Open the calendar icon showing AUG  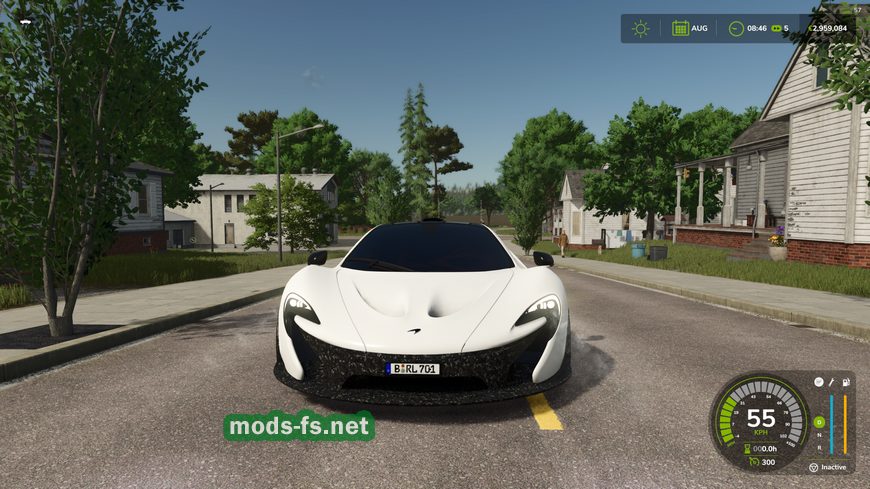(680, 28)
